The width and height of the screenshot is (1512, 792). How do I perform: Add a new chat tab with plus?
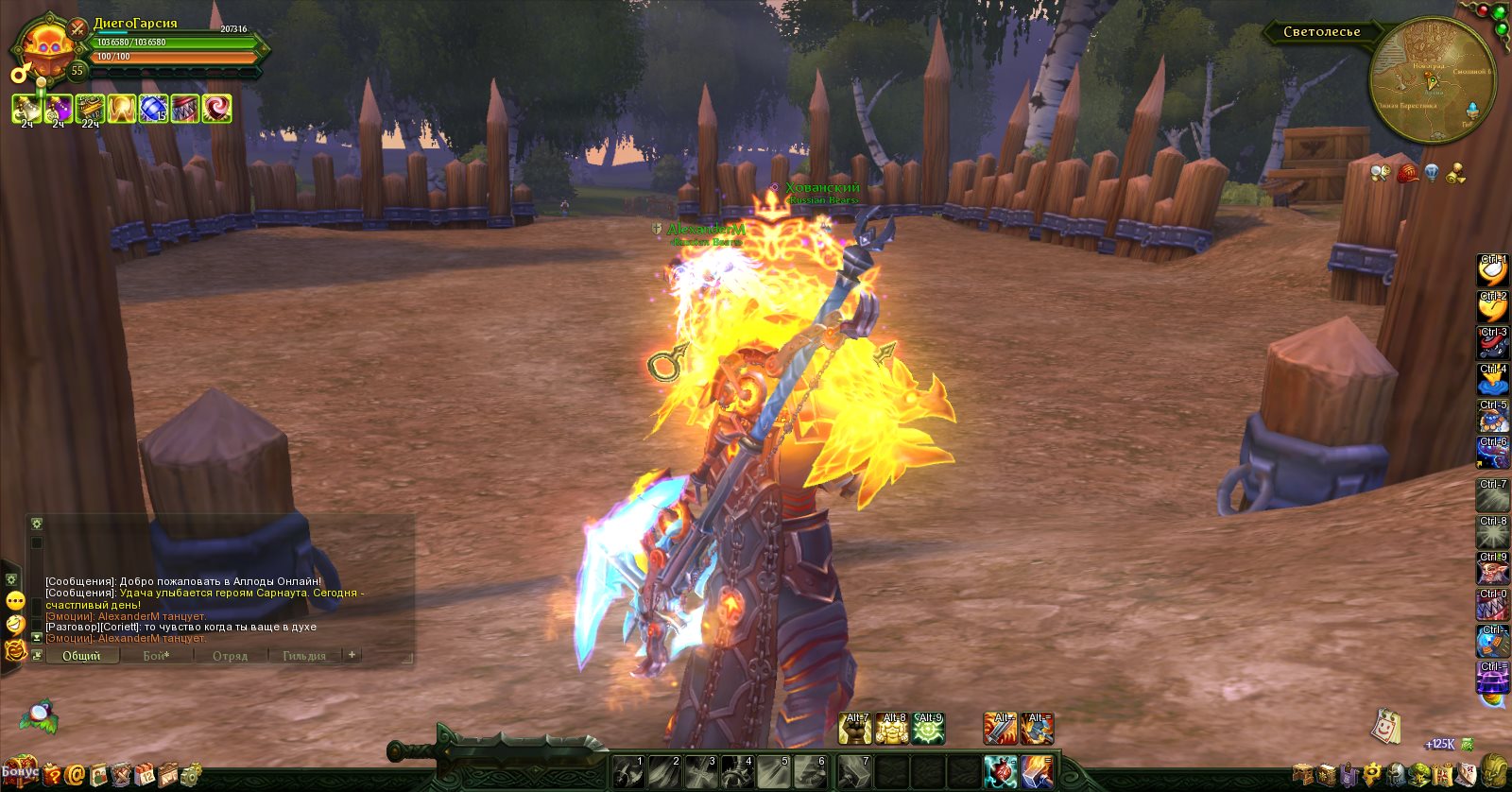352,655
